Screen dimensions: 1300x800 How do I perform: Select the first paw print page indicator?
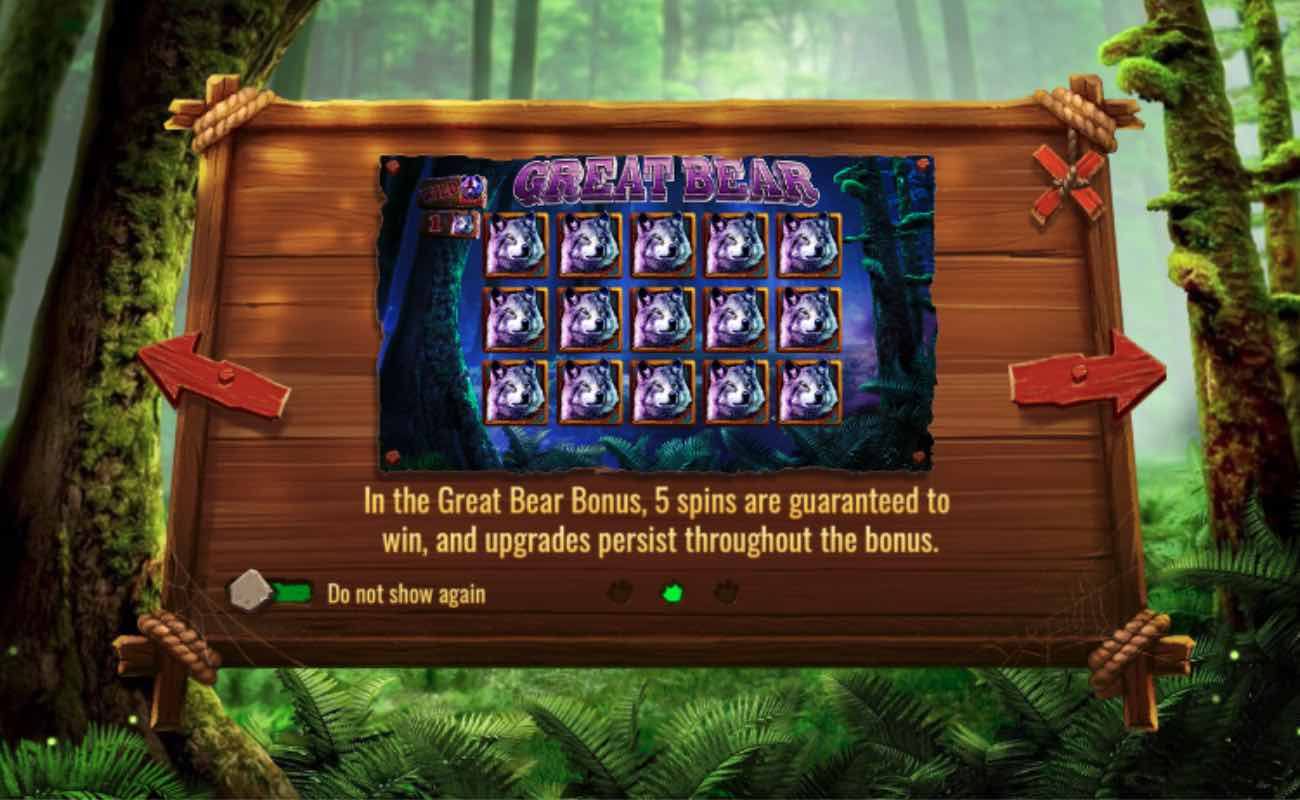click(621, 592)
